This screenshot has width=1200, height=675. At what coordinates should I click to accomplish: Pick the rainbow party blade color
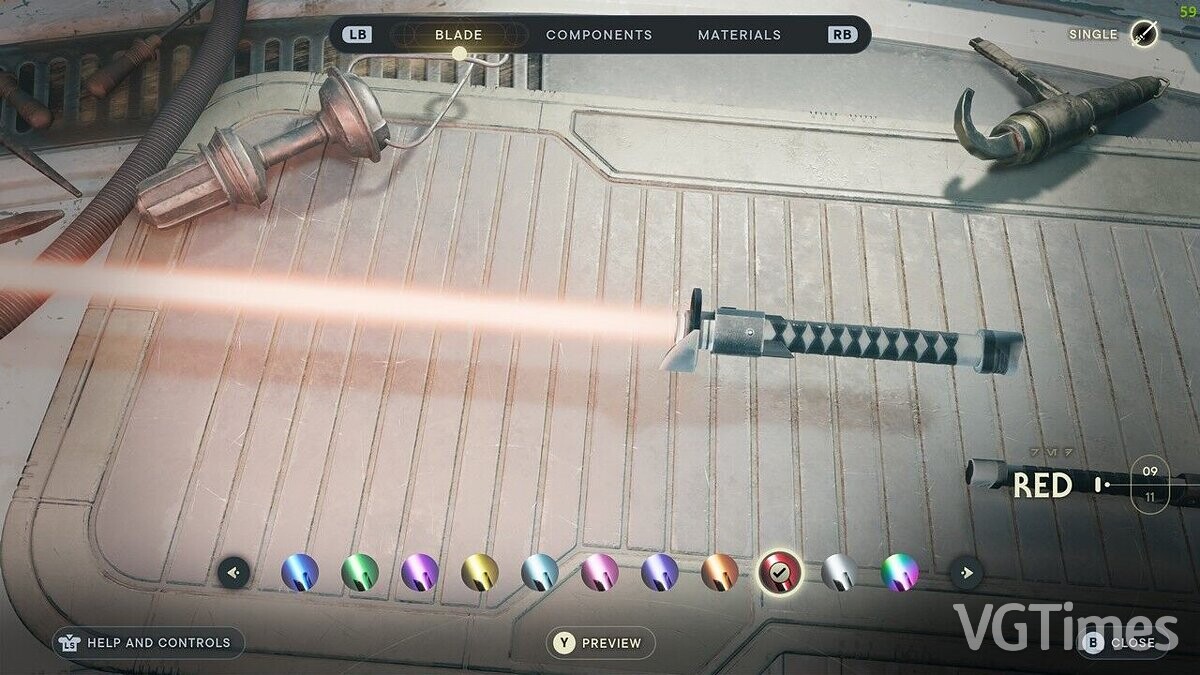[x=900, y=572]
